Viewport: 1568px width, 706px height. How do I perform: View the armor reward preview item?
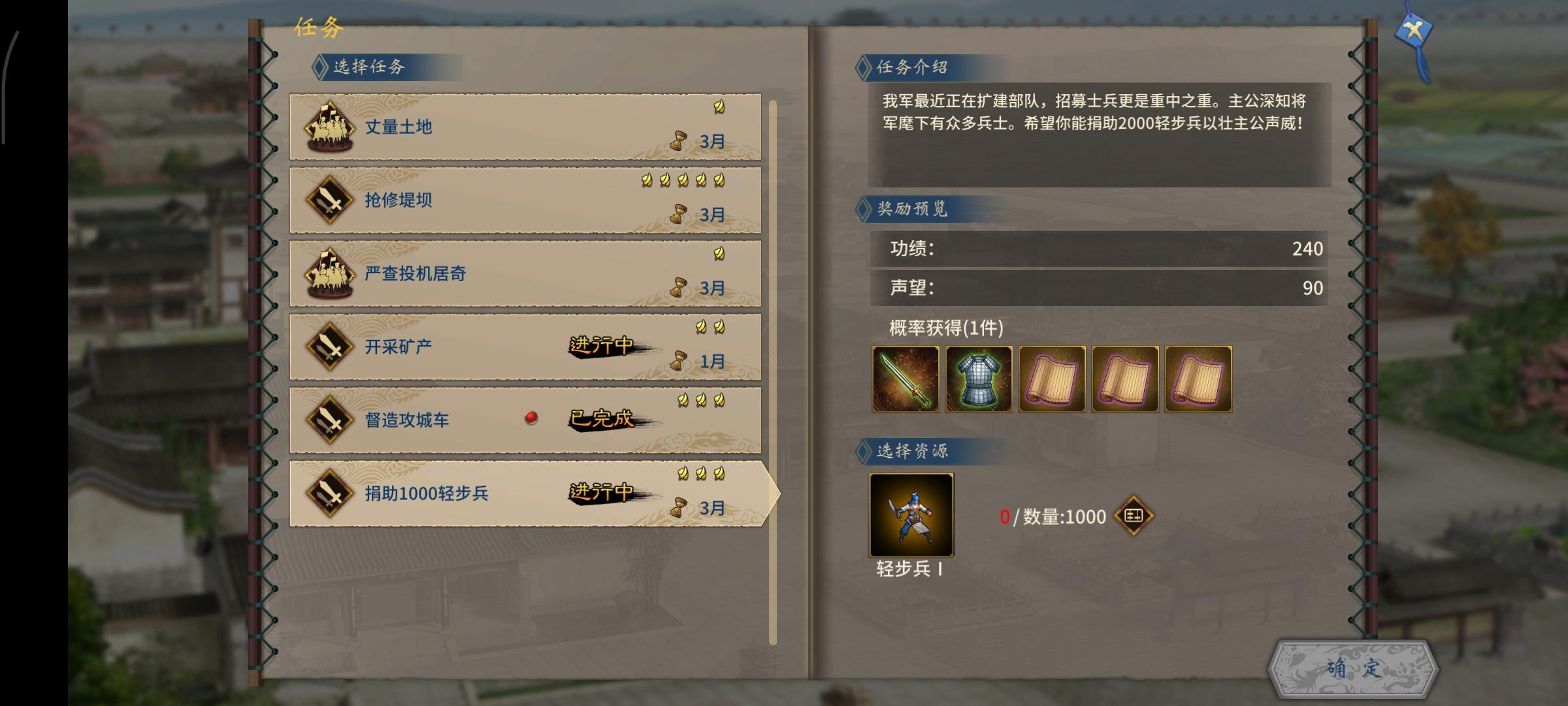click(977, 379)
